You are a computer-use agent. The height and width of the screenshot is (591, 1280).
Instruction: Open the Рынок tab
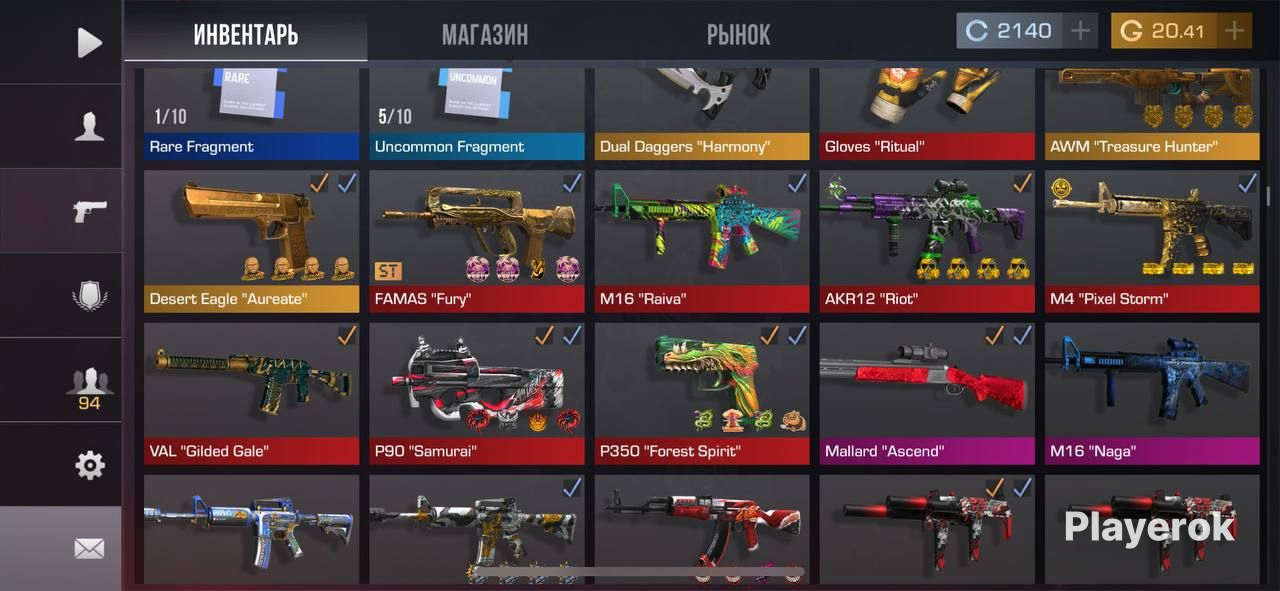click(738, 35)
